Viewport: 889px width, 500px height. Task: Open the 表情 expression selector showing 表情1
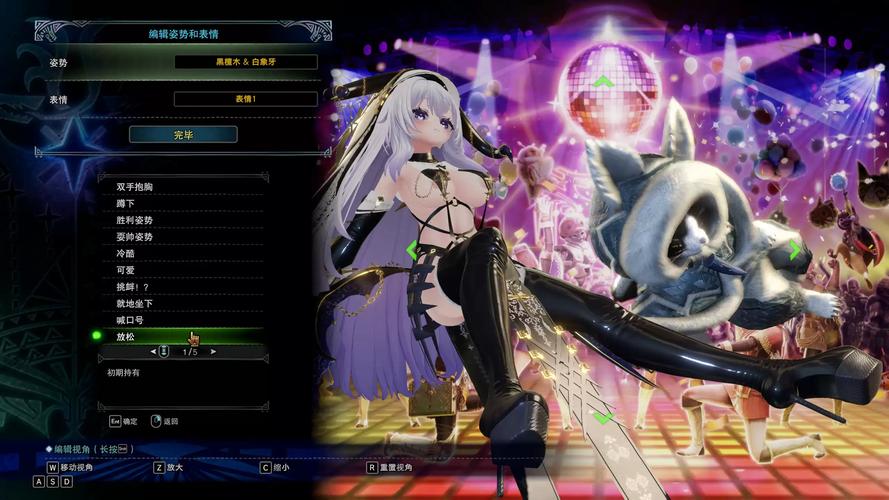pyautogui.click(x=245, y=99)
